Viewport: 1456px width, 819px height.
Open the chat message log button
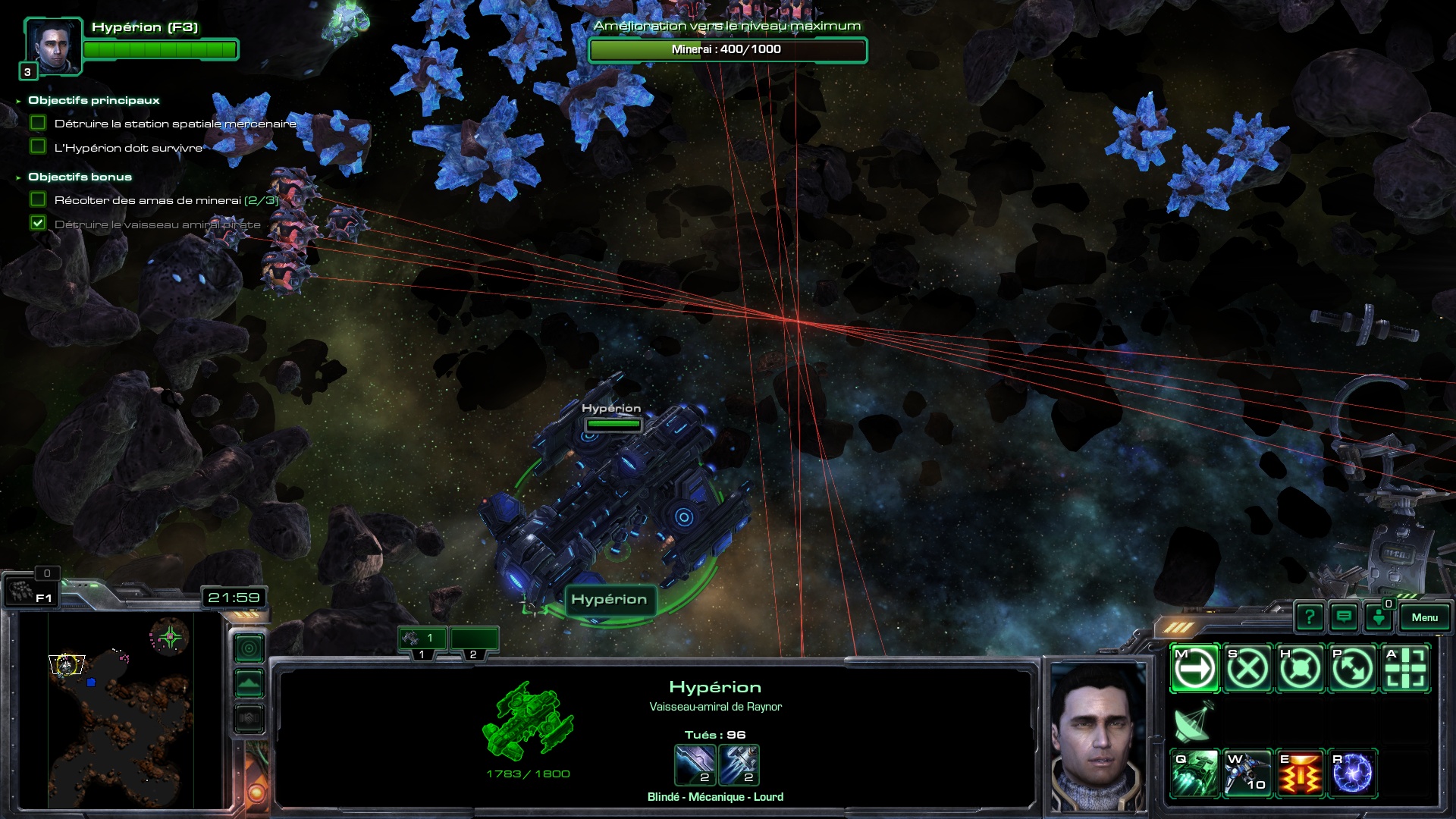point(1344,617)
